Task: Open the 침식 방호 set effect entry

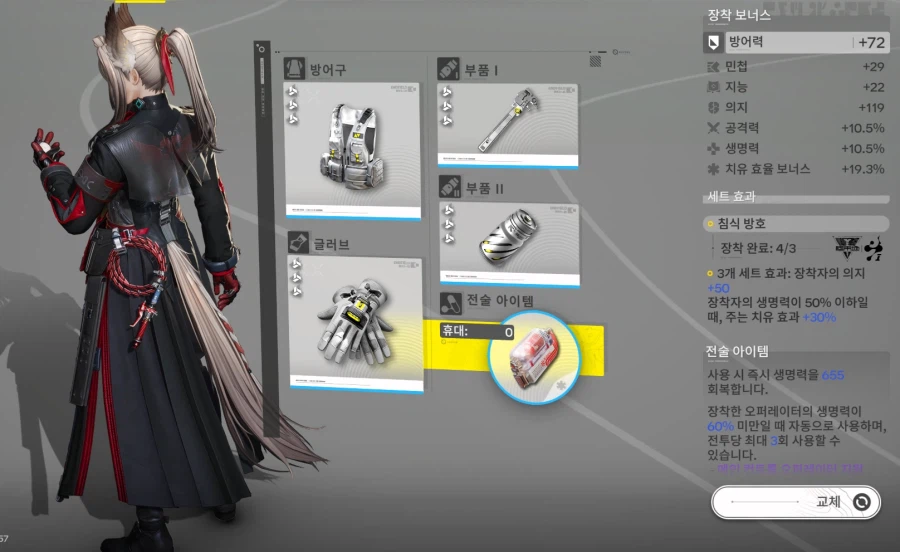Action: click(797, 224)
